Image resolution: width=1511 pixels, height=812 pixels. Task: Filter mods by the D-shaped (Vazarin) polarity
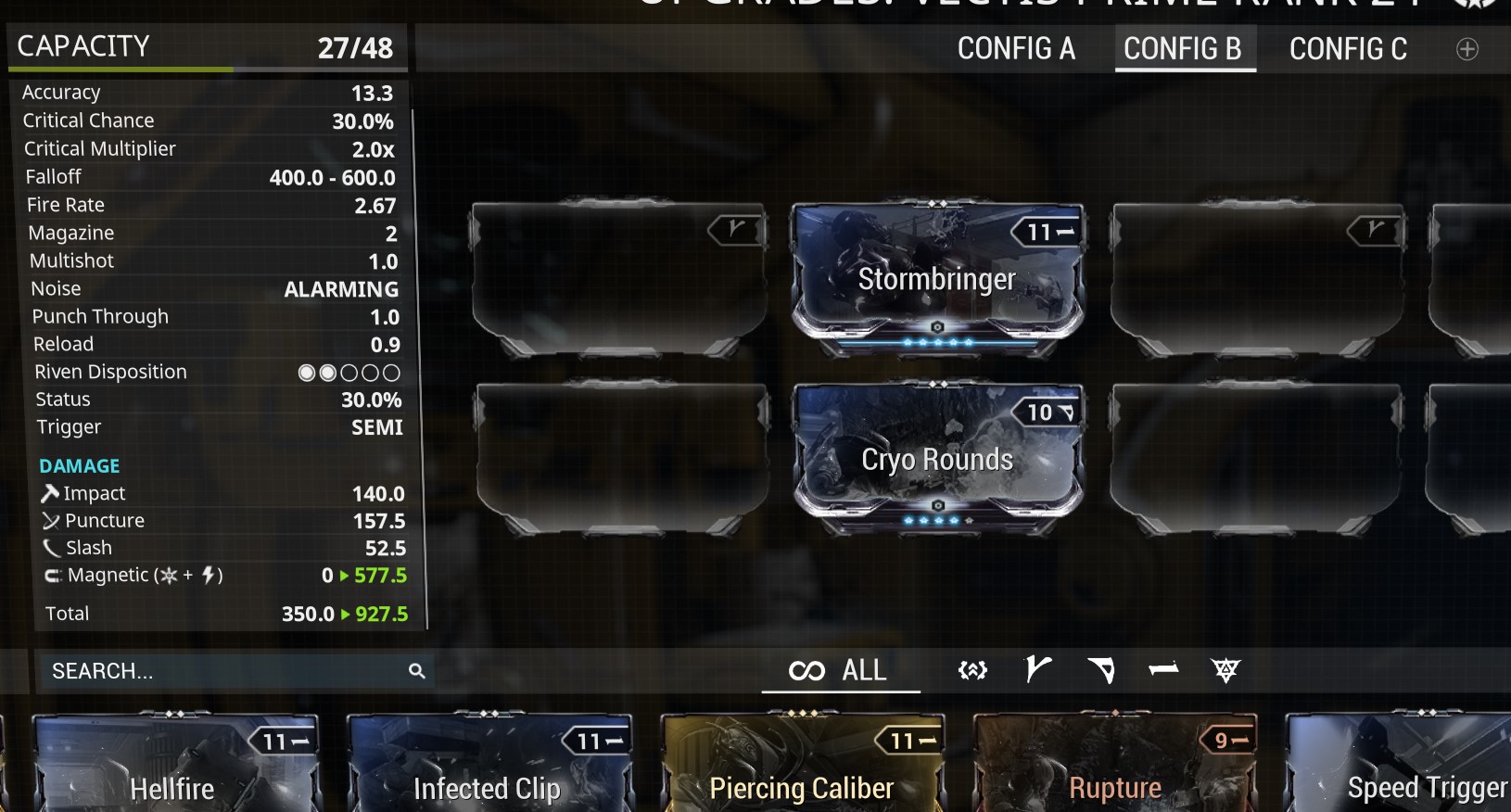point(1100,669)
